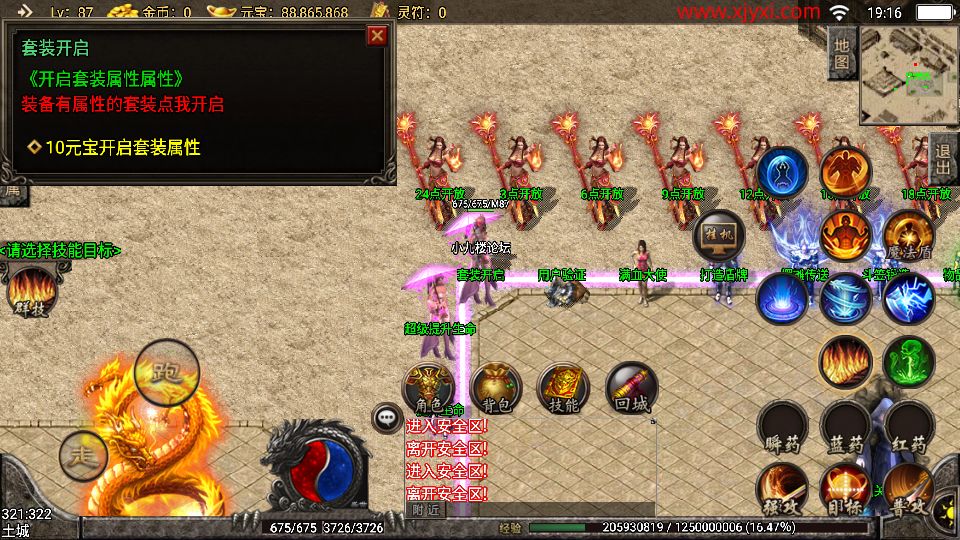The image size is (960, 540).
Task: Open the chat speech bubble
Action: (386, 418)
